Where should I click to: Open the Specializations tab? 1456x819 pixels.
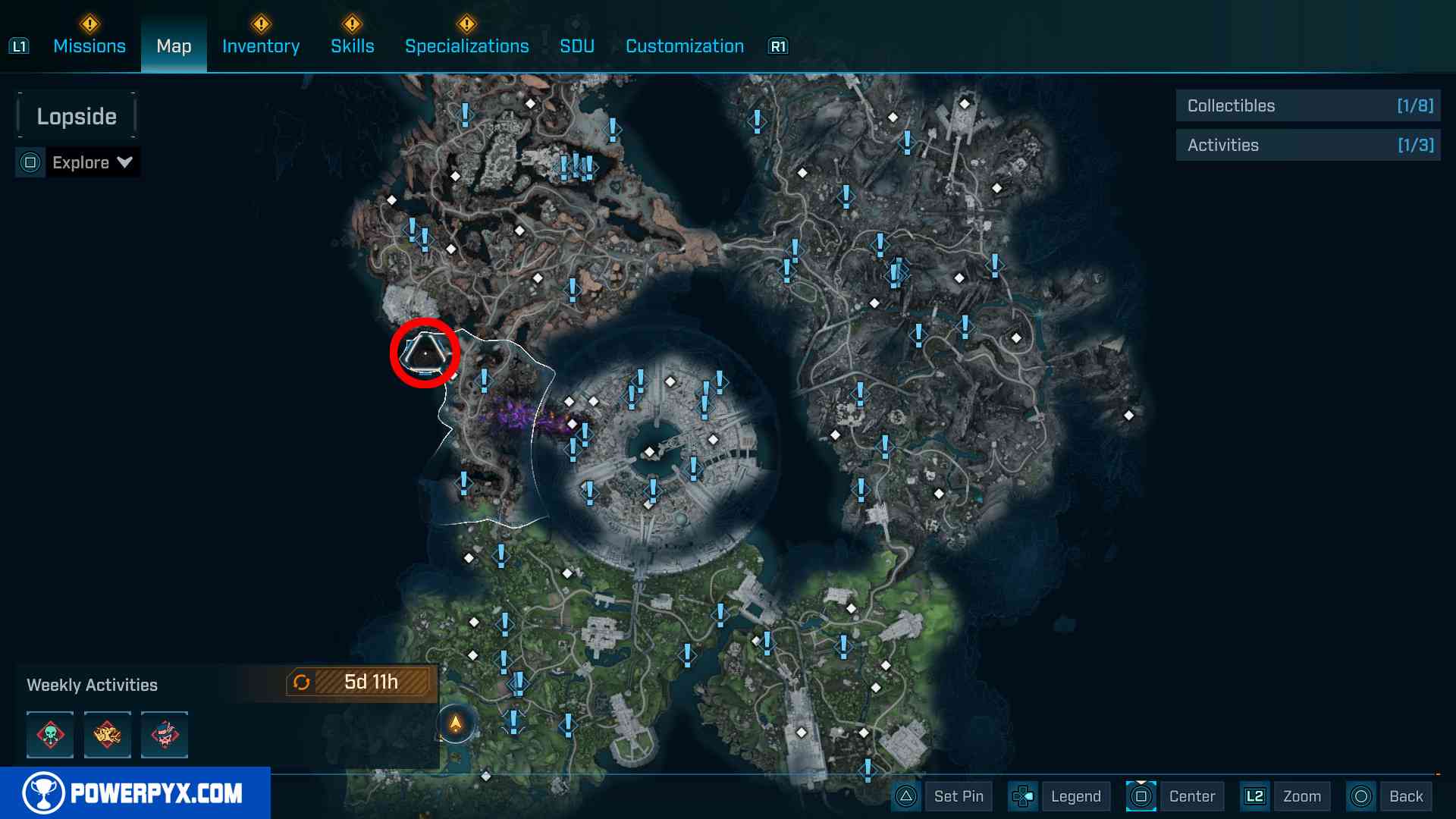click(x=467, y=46)
